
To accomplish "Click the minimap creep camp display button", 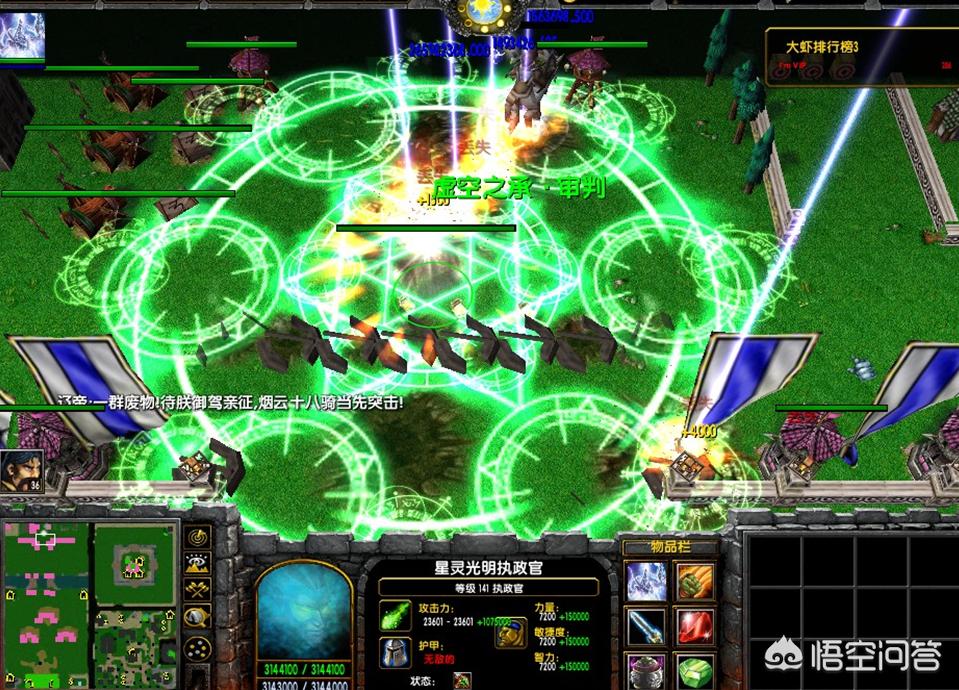I will [198, 617].
